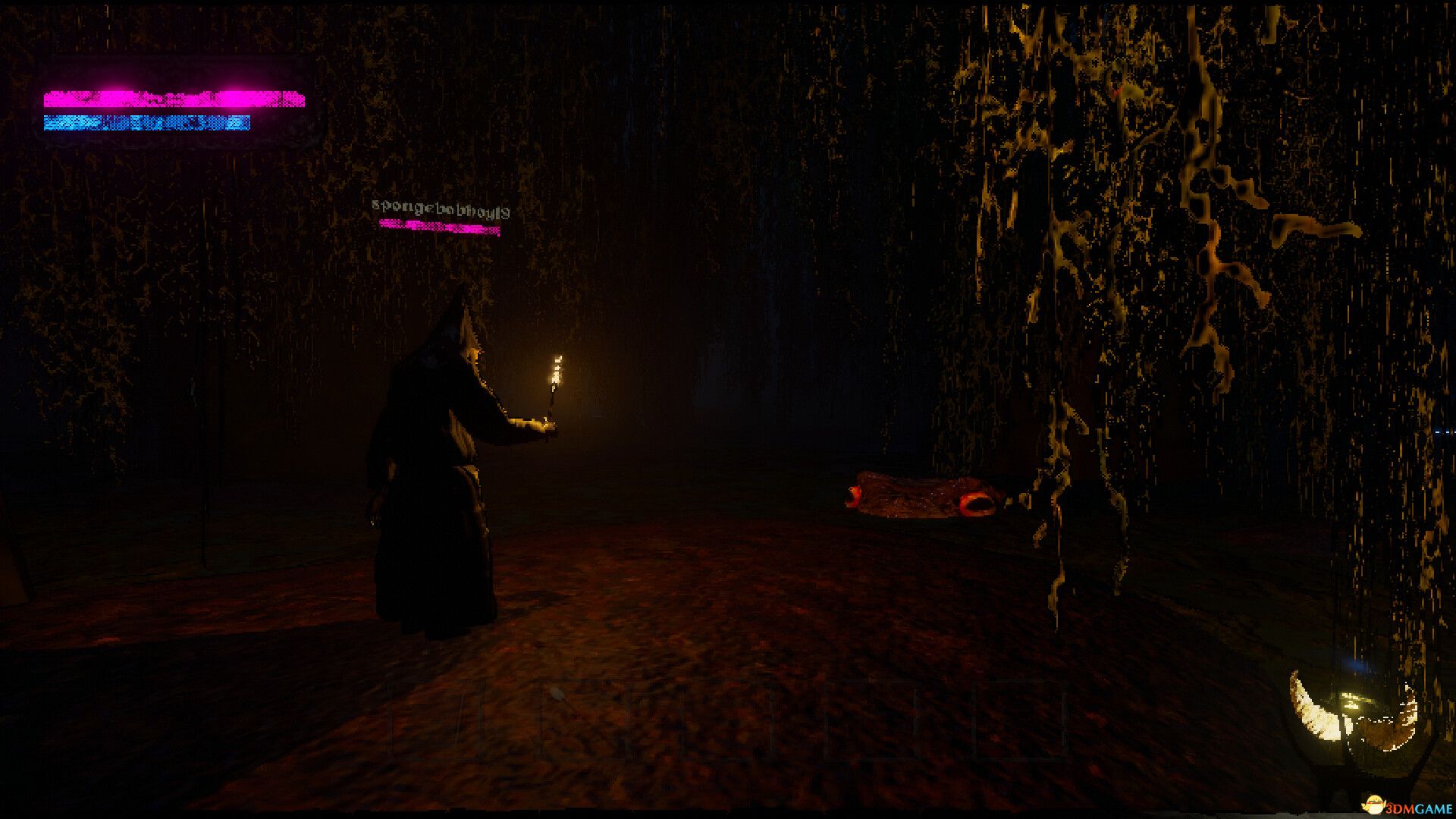The image size is (1456, 819).
Task: Select the spongebobbhoy18 player name
Action: pos(440,205)
